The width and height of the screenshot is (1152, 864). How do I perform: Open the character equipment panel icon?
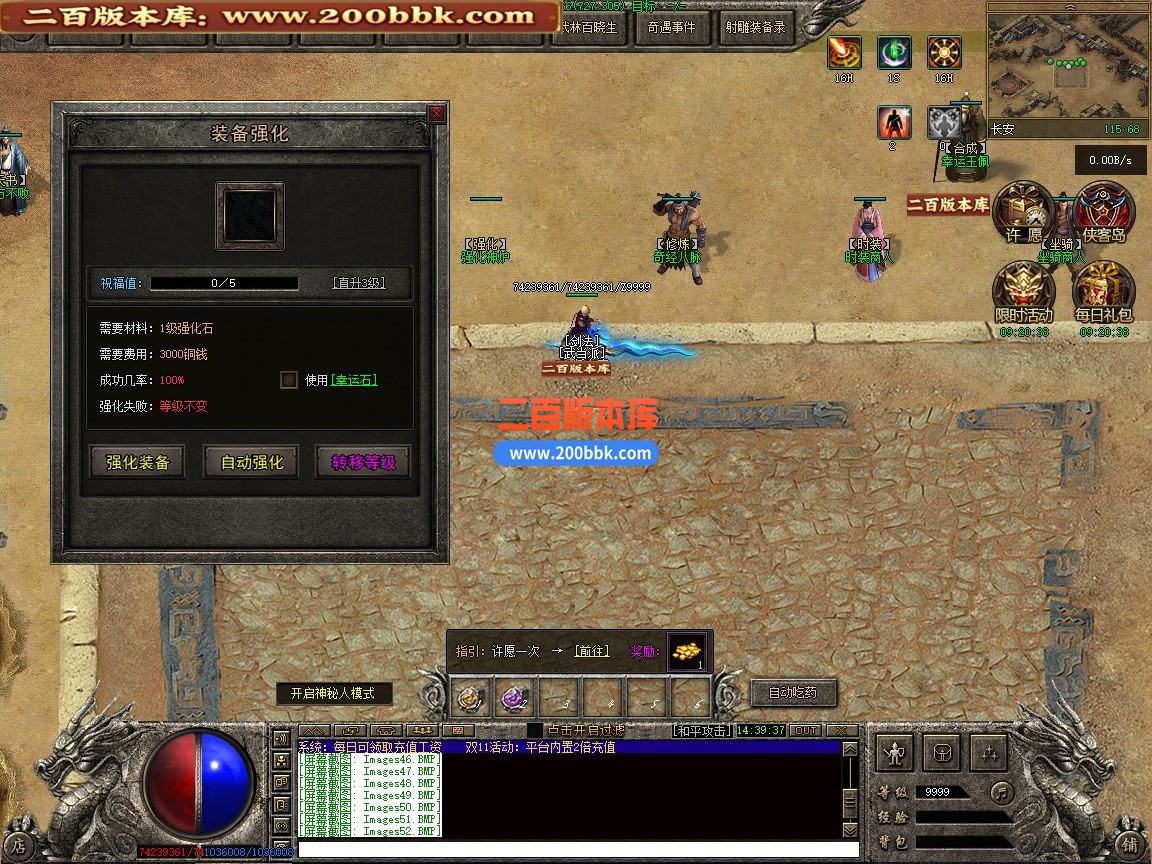pos(894,752)
